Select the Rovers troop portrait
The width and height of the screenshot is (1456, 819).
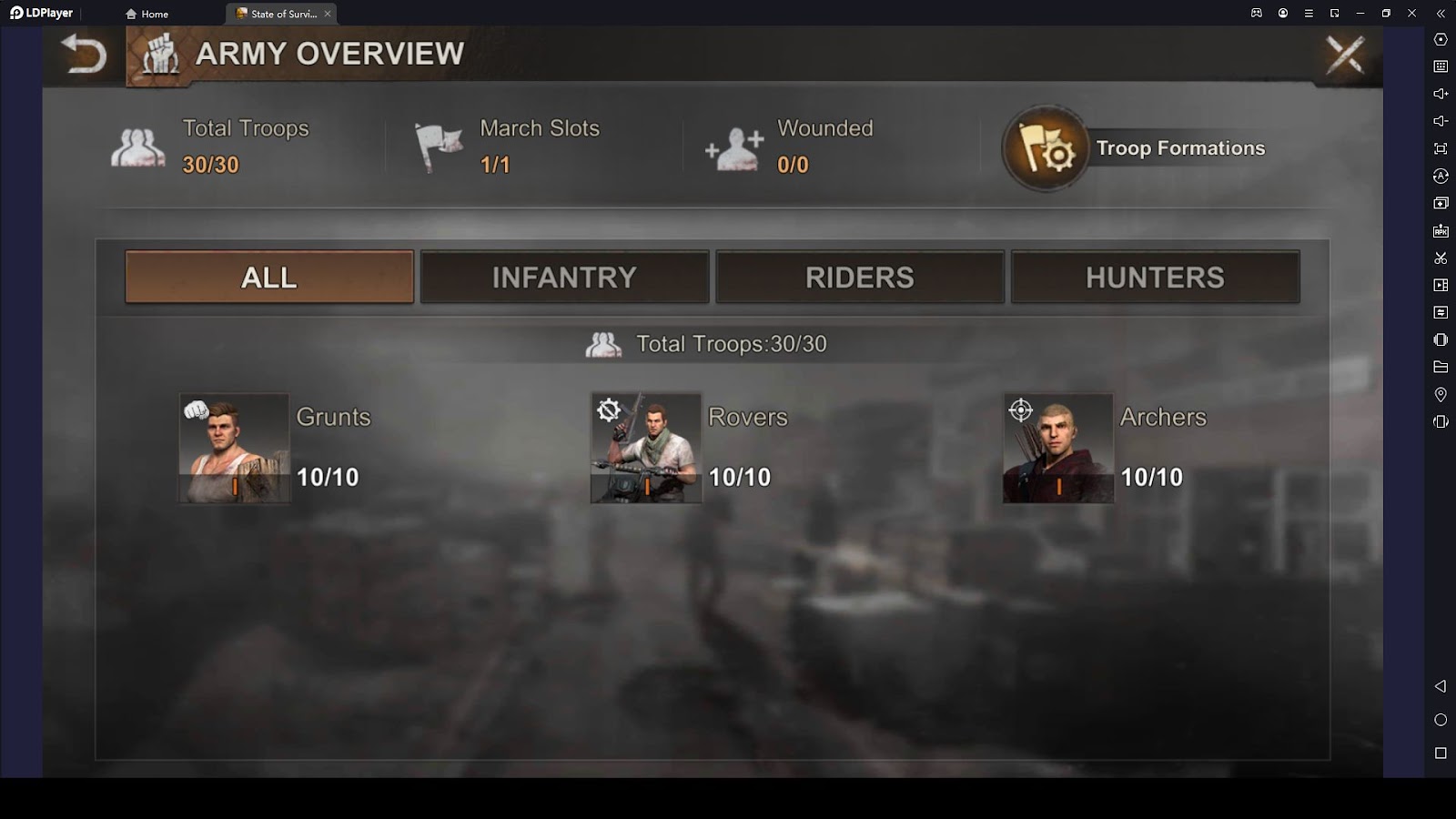(x=646, y=448)
